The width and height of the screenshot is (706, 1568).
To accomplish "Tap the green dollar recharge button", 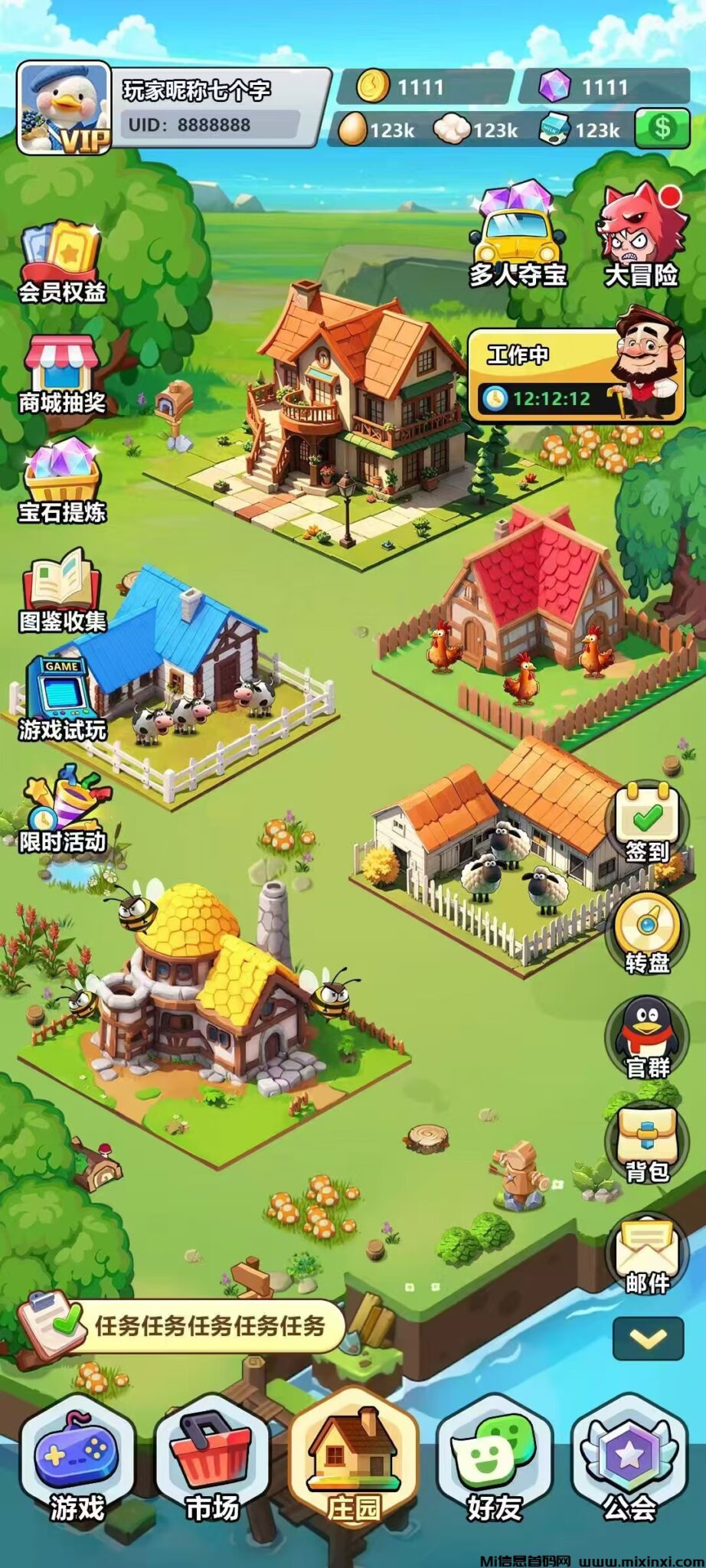I will 662,129.
